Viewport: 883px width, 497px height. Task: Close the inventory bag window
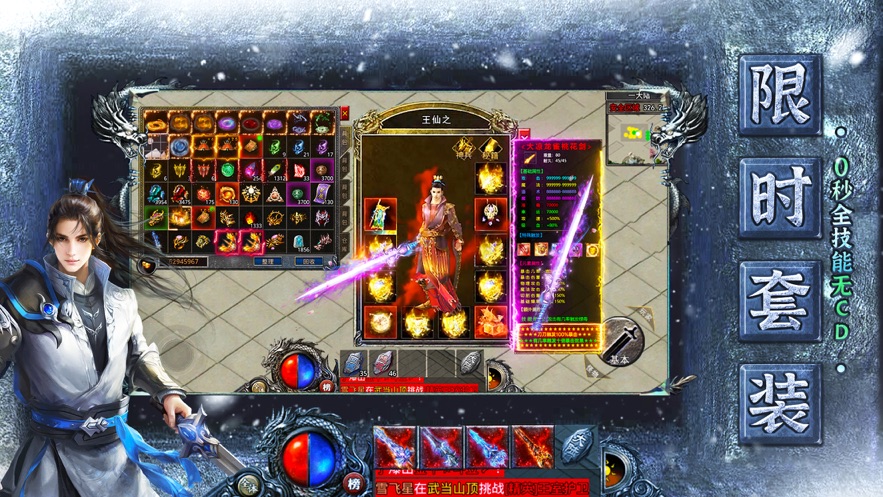click(x=344, y=115)
